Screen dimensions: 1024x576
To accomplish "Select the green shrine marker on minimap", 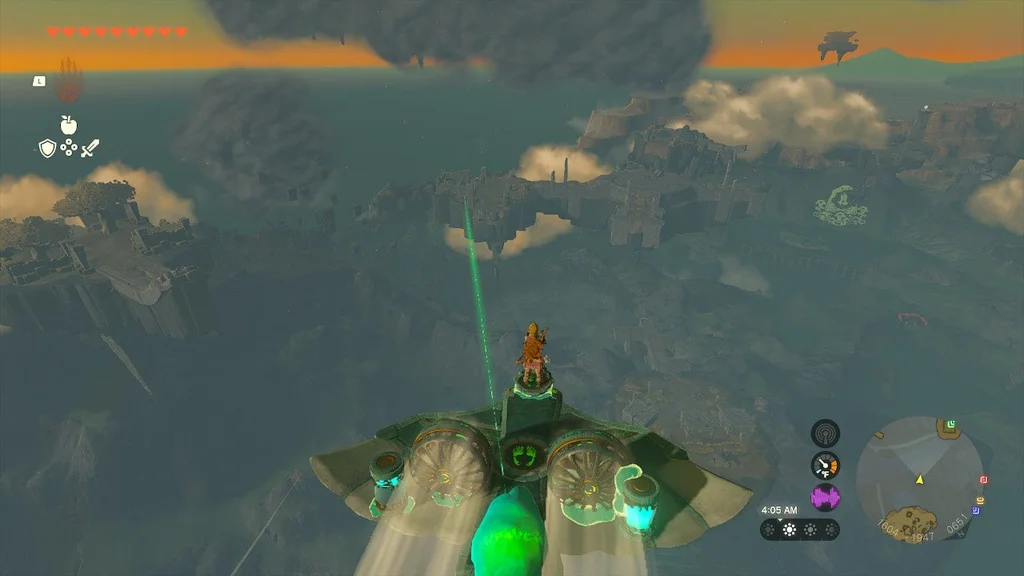I will click(952, 425).
